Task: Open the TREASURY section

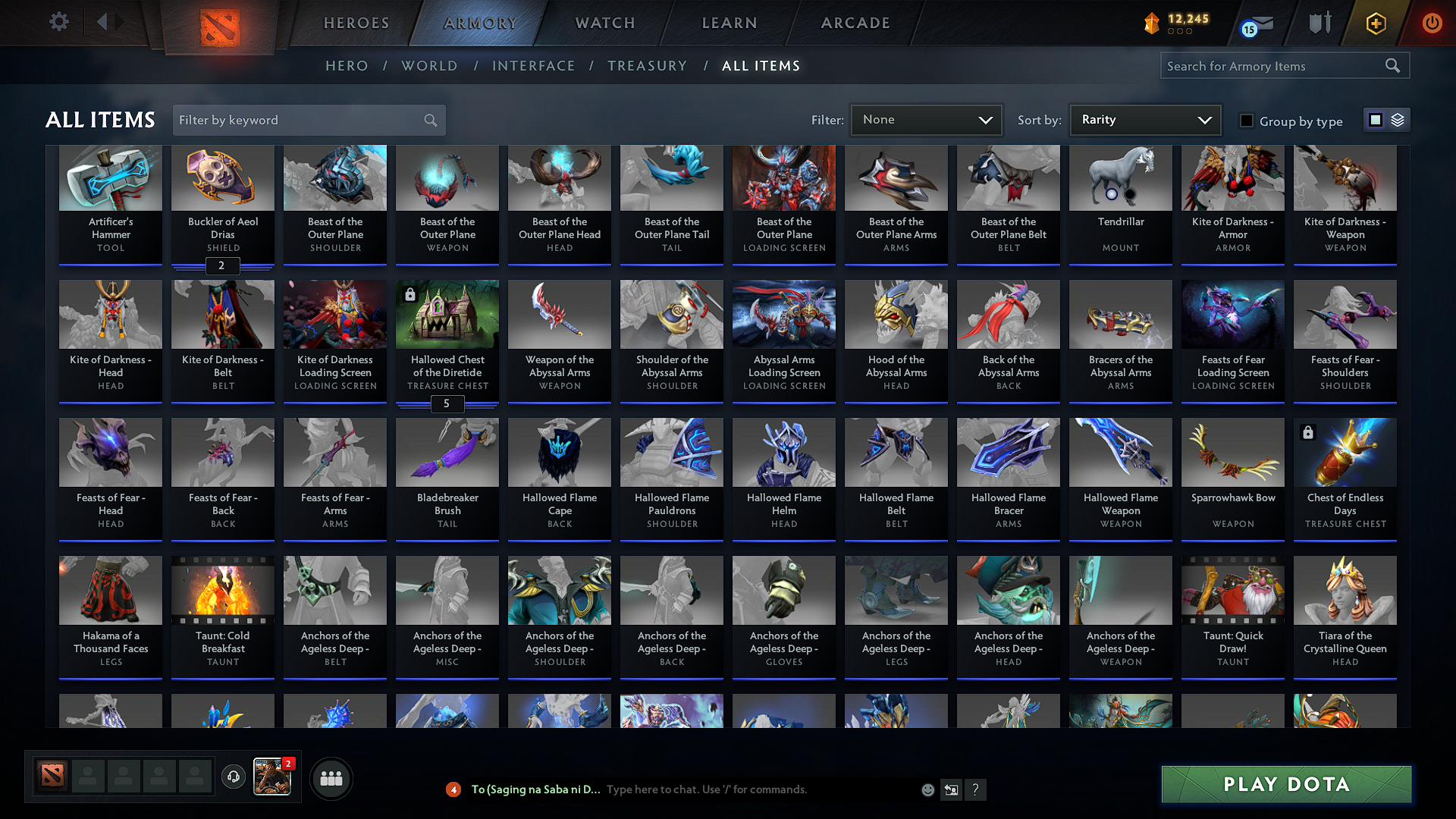Action: (x=647, y=66)
